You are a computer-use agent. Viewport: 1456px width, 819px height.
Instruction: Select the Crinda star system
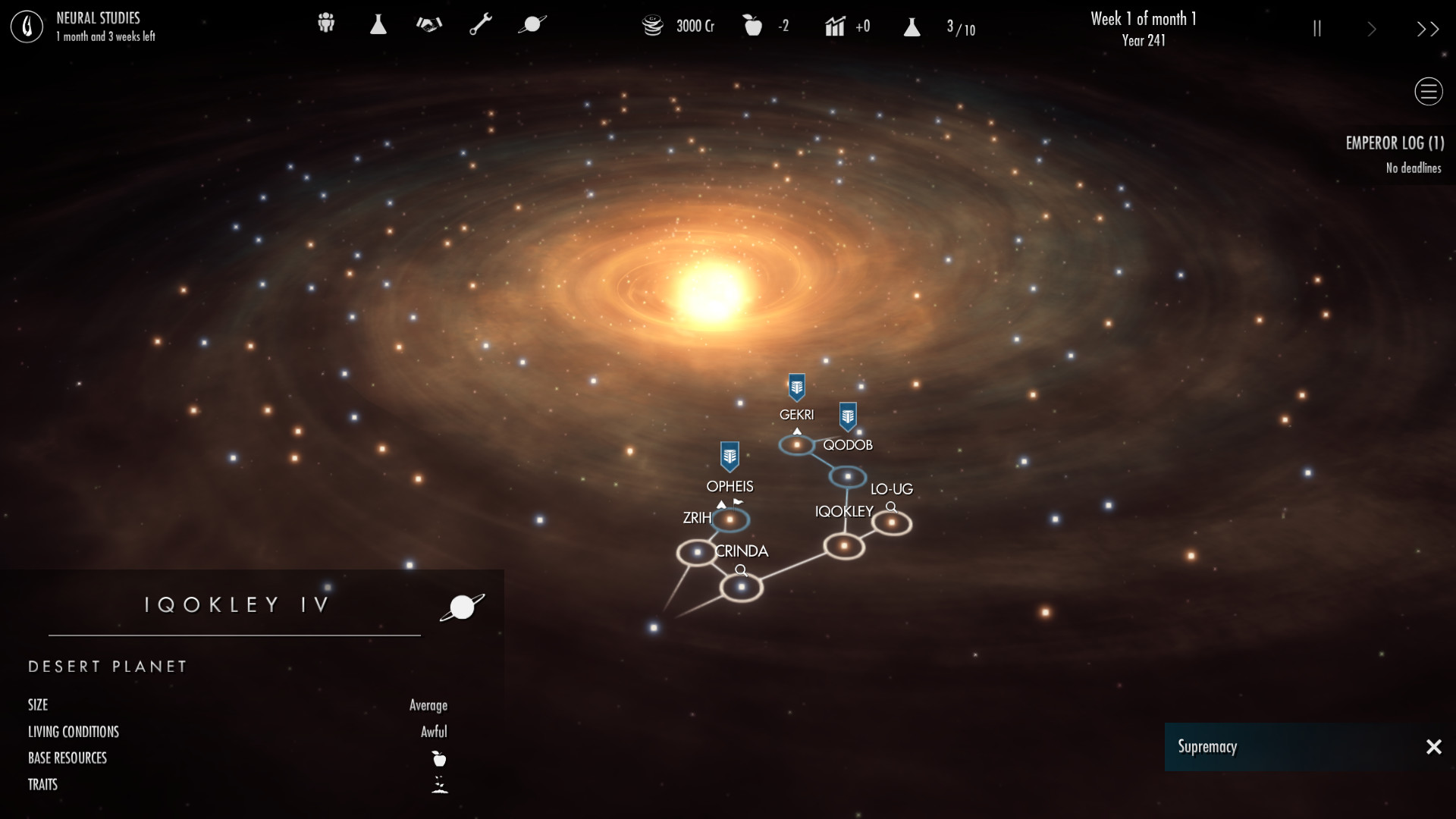coord(741,586)
